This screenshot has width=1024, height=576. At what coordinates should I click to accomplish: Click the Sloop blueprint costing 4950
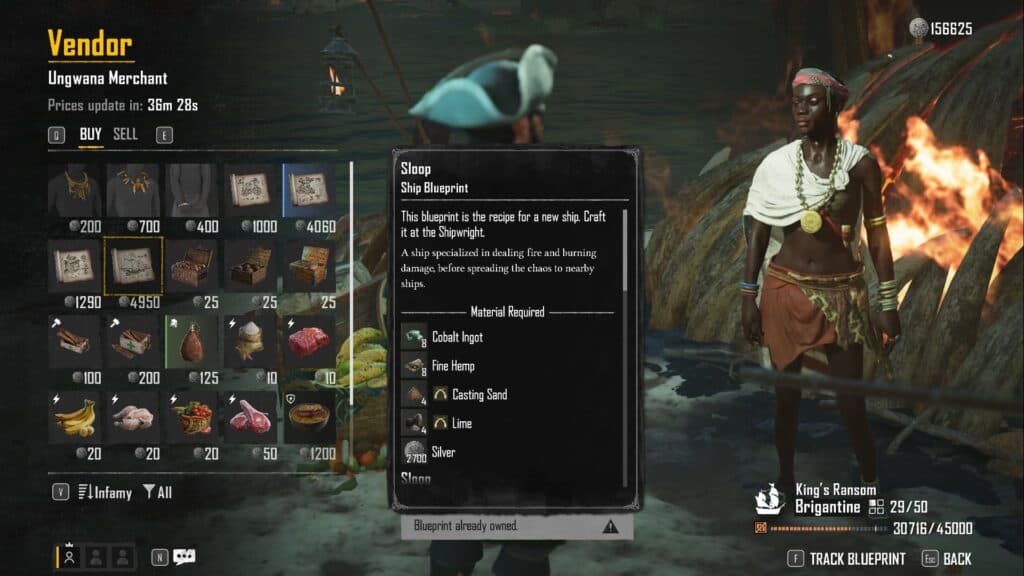click(x=133, y=265)
